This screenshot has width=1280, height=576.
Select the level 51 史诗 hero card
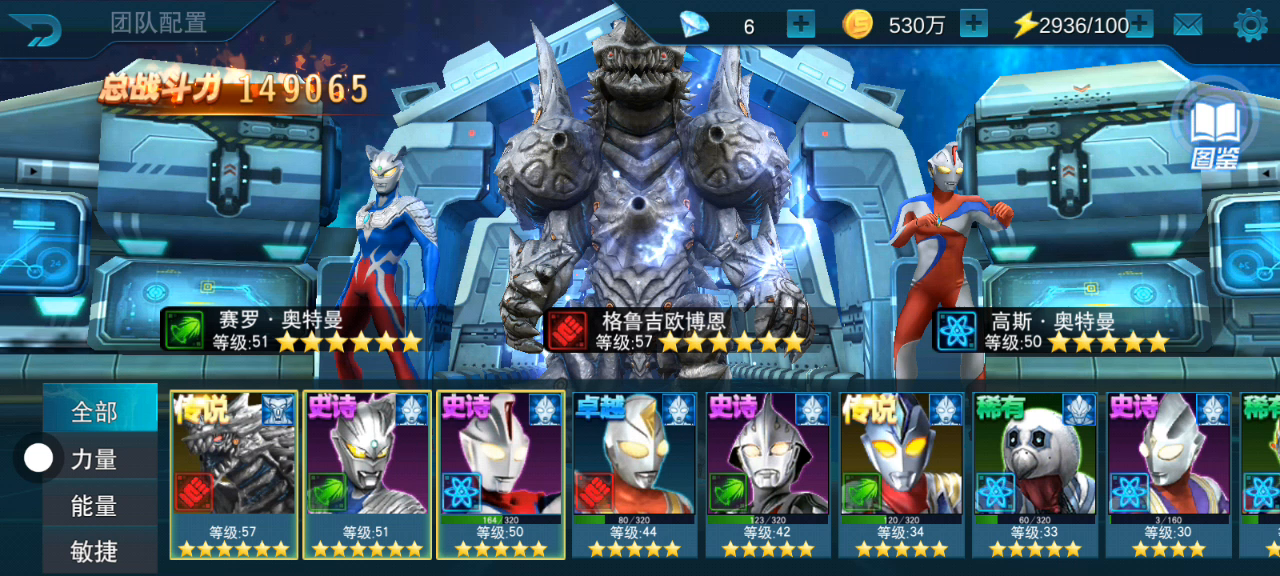pyautogui.click(x=367, y=474)
